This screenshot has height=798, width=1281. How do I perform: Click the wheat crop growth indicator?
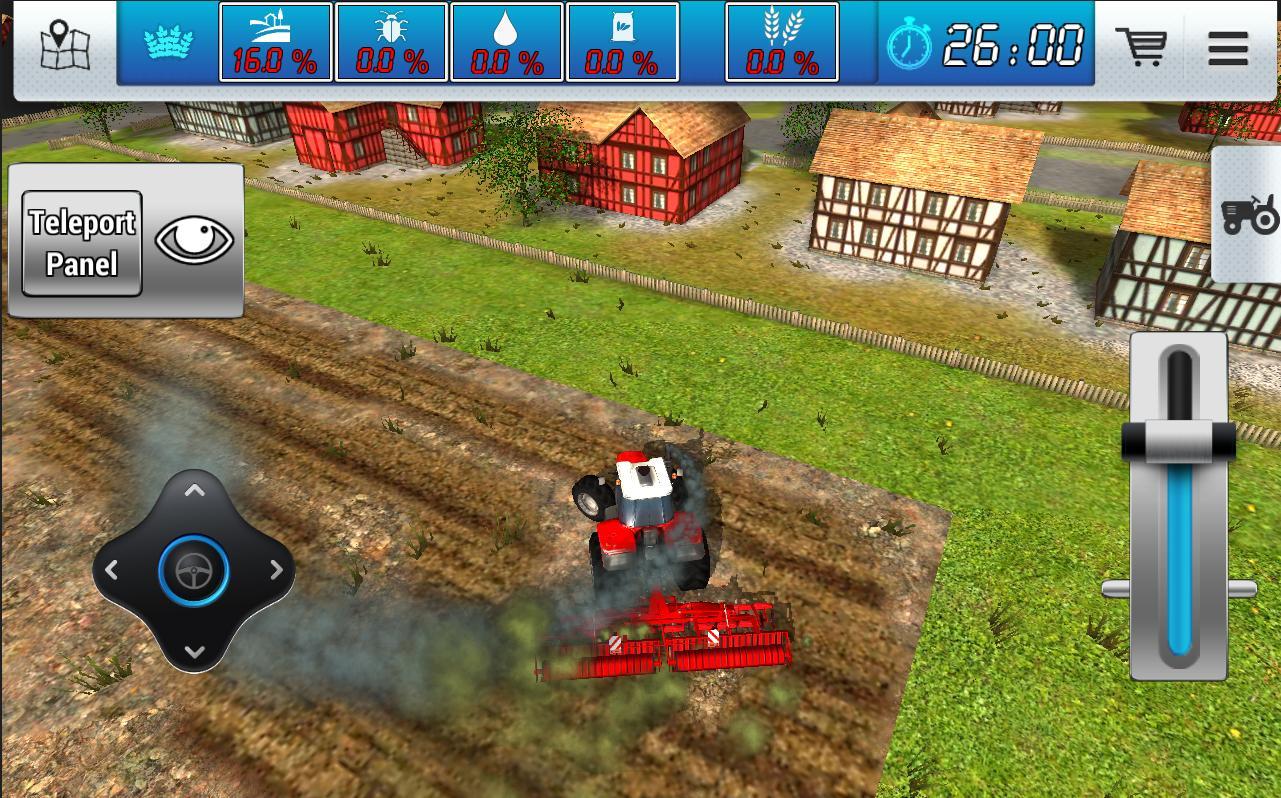[783, 42]
